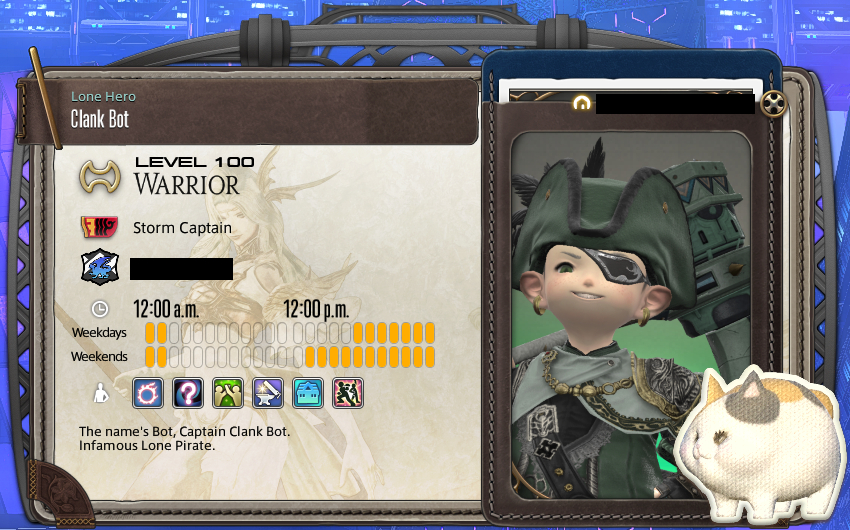Click the Storm Captain grand company emblem
The height and width of the screenshot is (530, 850).
pos(100,228)
